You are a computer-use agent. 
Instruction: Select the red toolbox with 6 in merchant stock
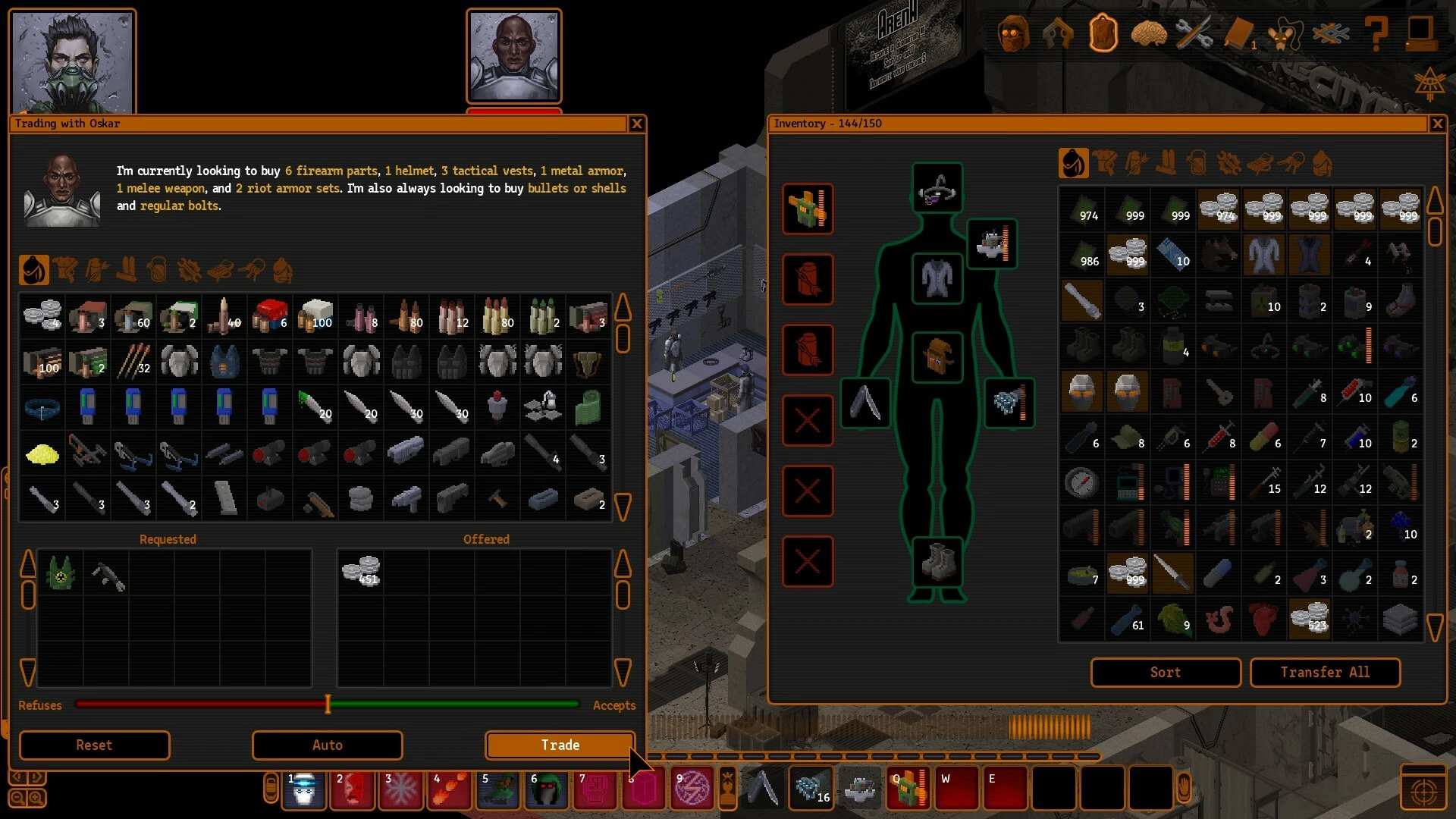(x=270, y=315)
